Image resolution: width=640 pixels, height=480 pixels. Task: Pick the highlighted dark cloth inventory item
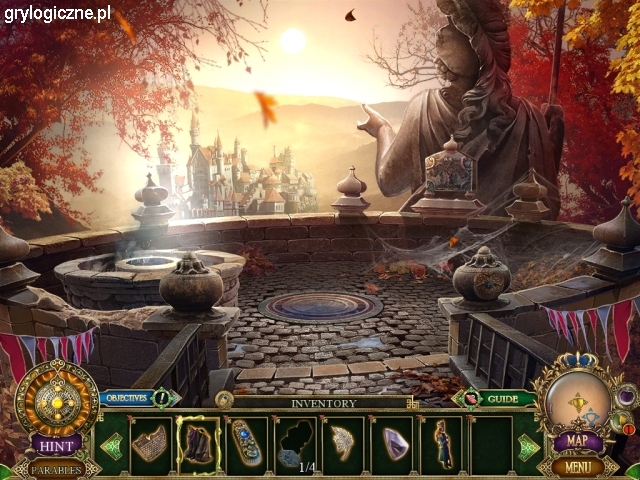click(x=198, y=444)
